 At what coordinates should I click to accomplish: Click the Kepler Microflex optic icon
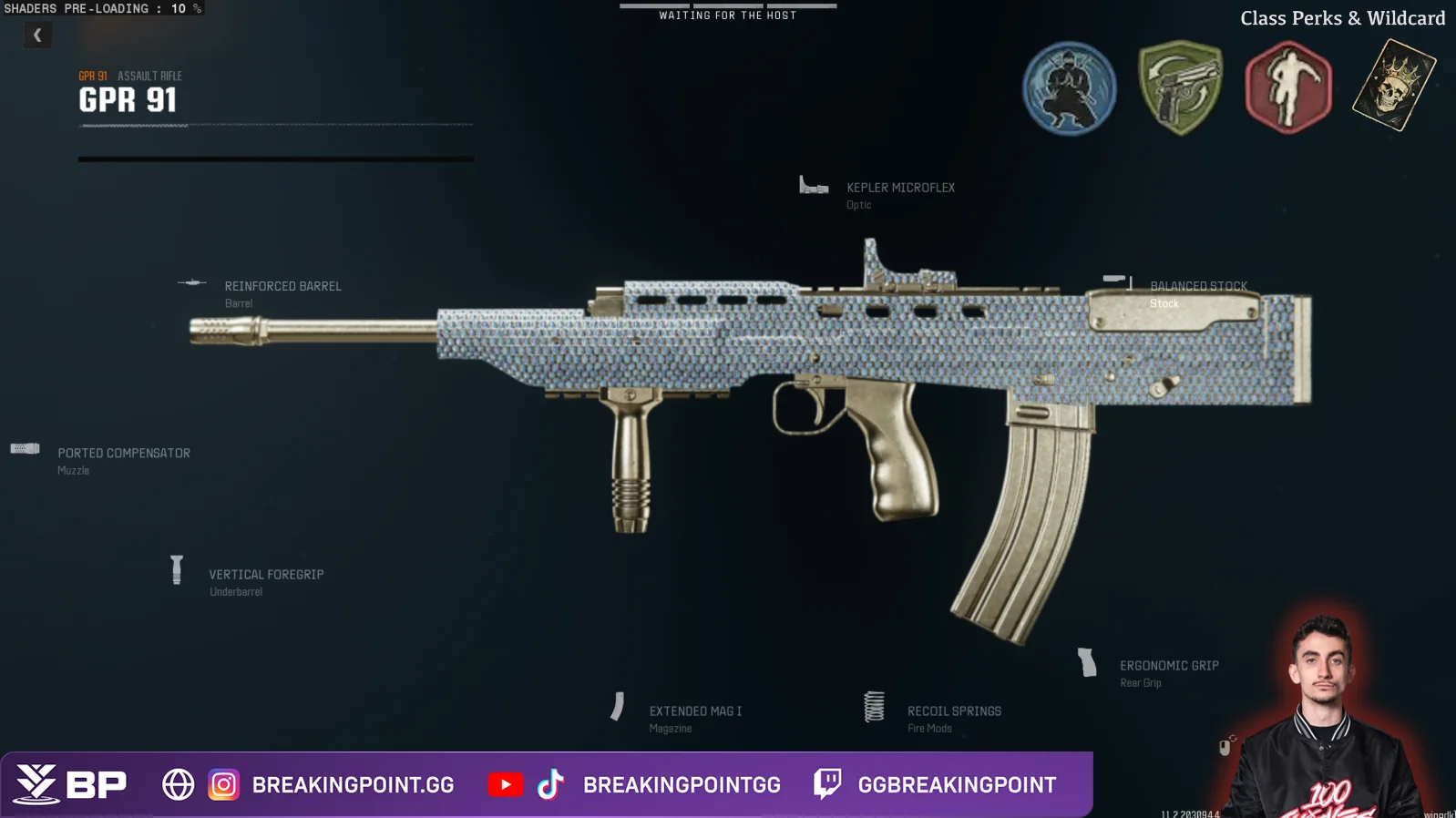812,186
